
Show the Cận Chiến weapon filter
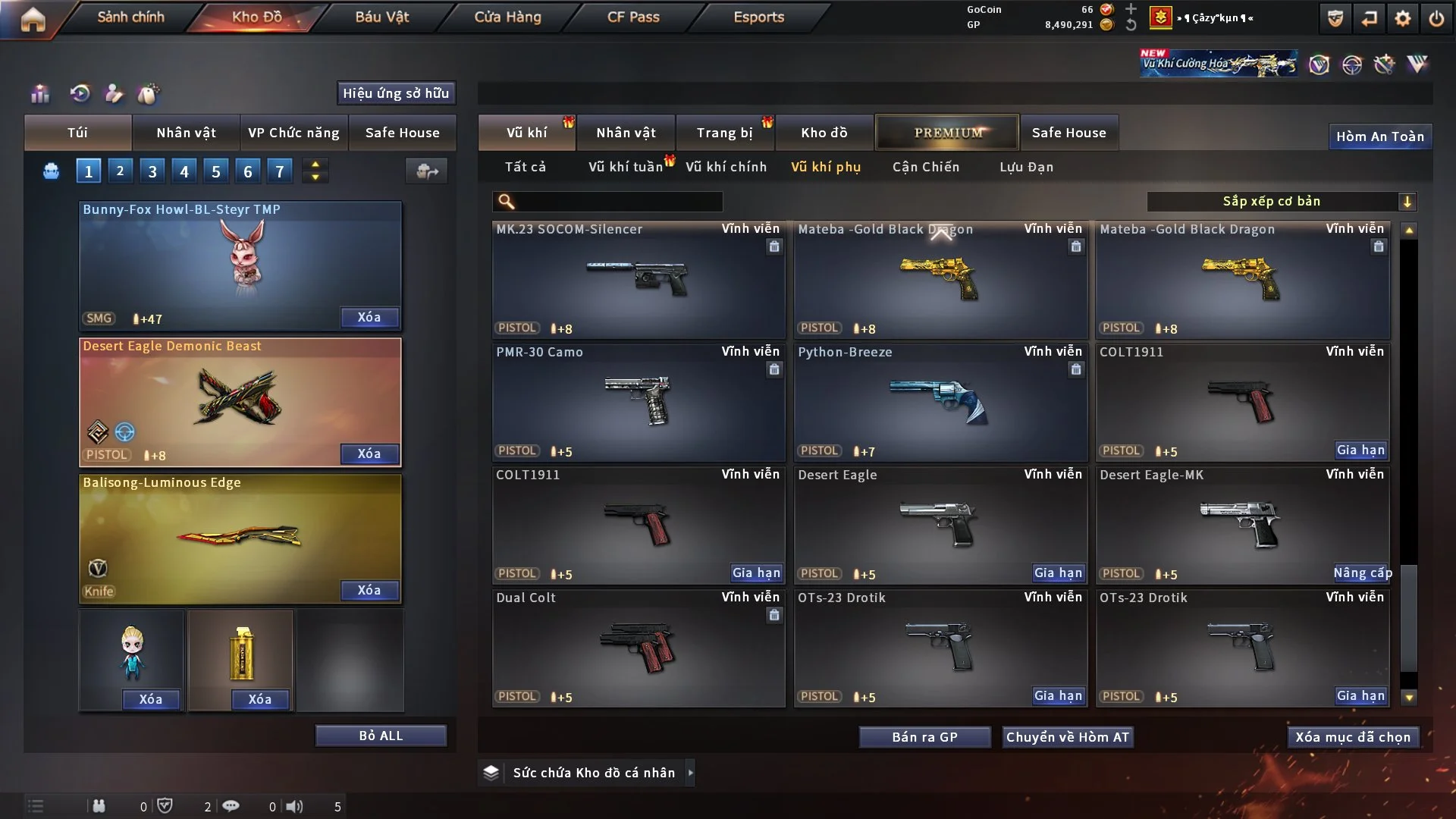(925, 167)
